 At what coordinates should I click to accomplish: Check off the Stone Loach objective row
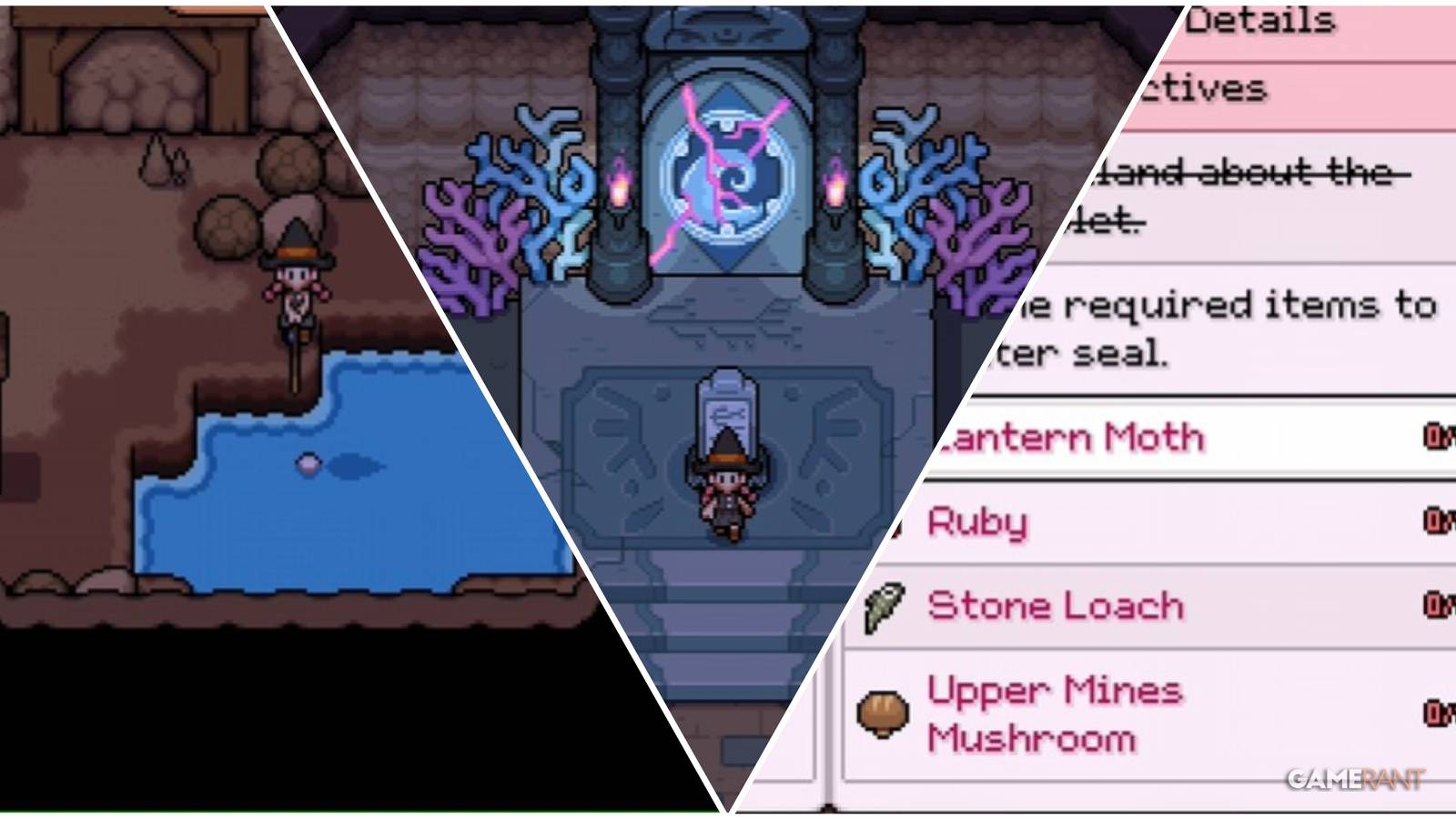click(x=1056, y=603)
